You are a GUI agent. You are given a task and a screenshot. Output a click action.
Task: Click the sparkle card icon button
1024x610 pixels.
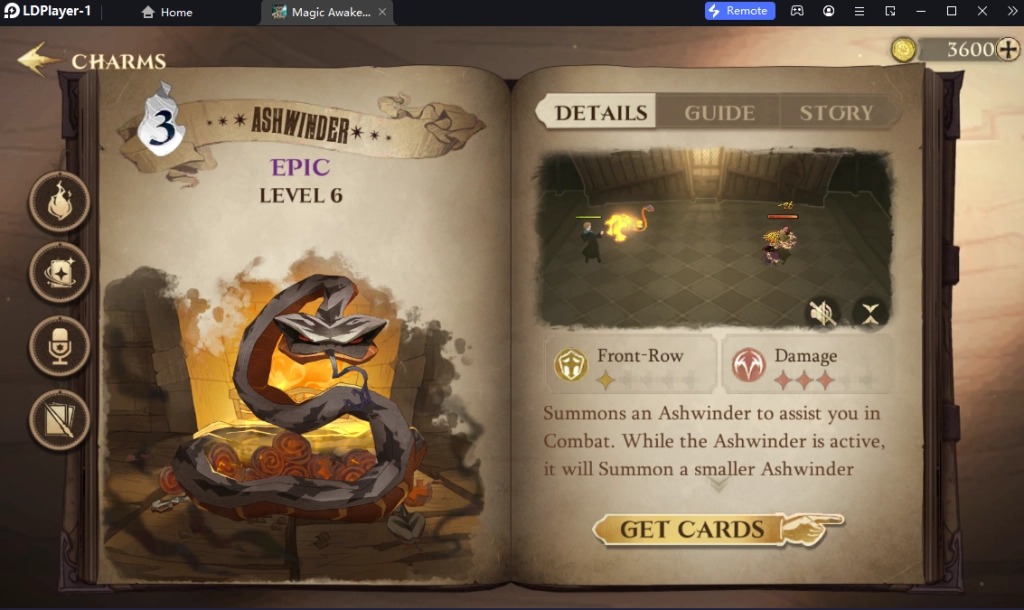pyautogui.click(x=60, y=272)
